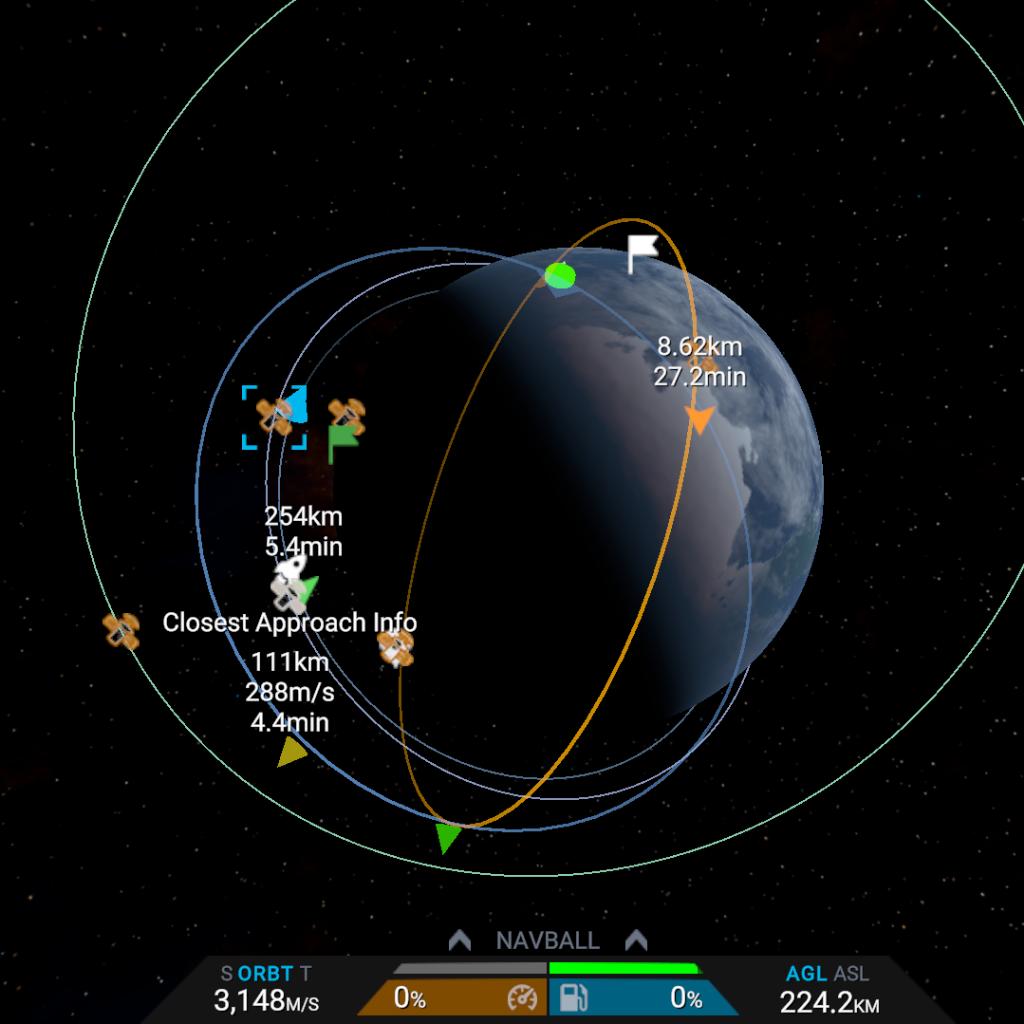Select the green triangle marker at orbit bottom

[x=449, y=838]
